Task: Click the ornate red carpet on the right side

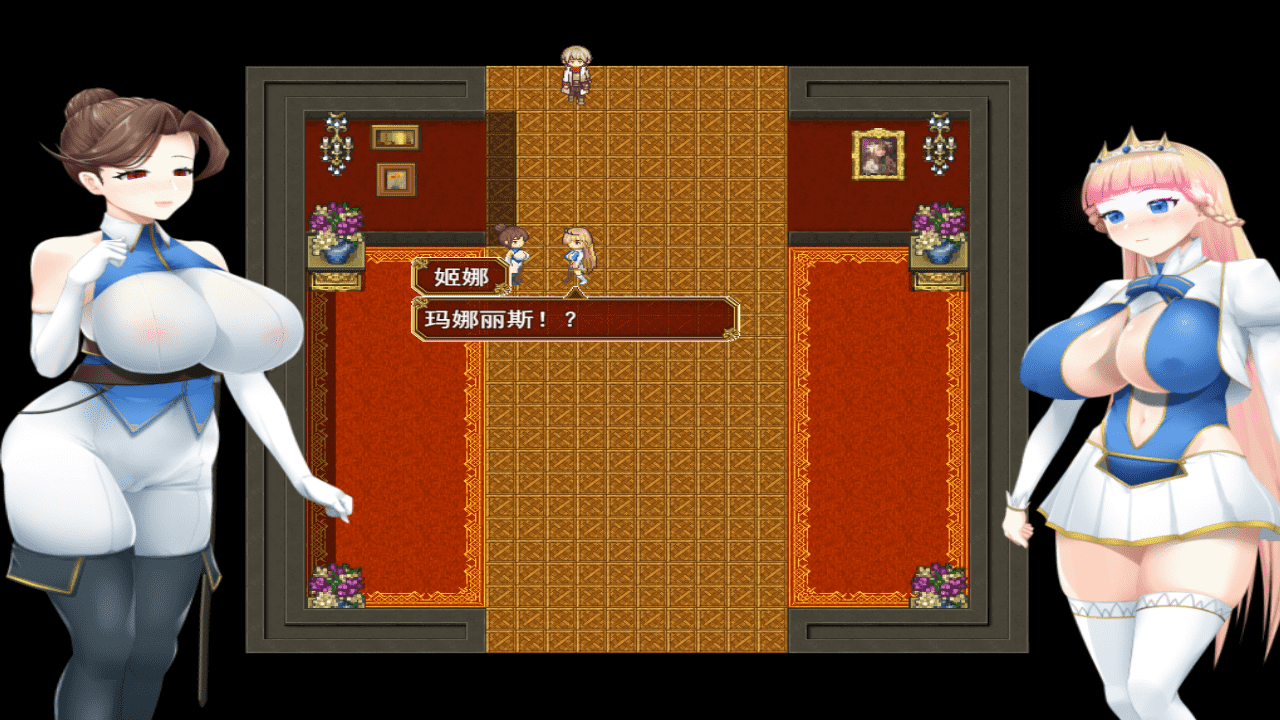Action: tap(880, 450)
